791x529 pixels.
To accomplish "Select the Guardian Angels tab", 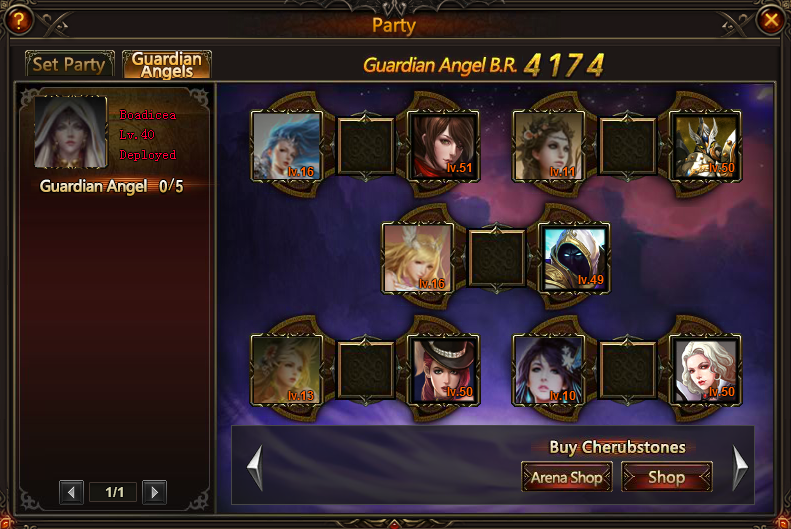I will (167, 65).
